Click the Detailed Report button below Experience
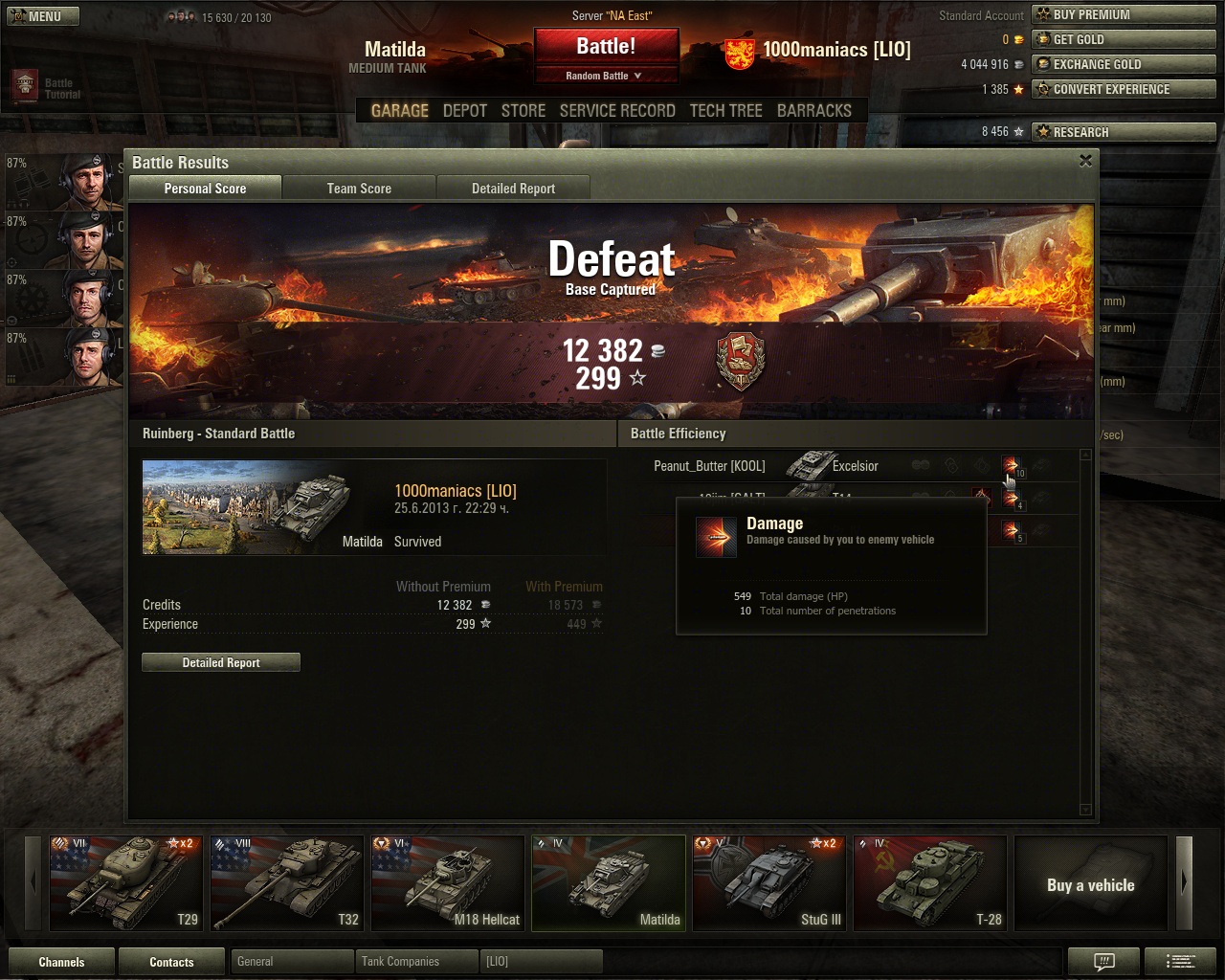Screen dimensions: 1225x980 click(x=221, y=662)
